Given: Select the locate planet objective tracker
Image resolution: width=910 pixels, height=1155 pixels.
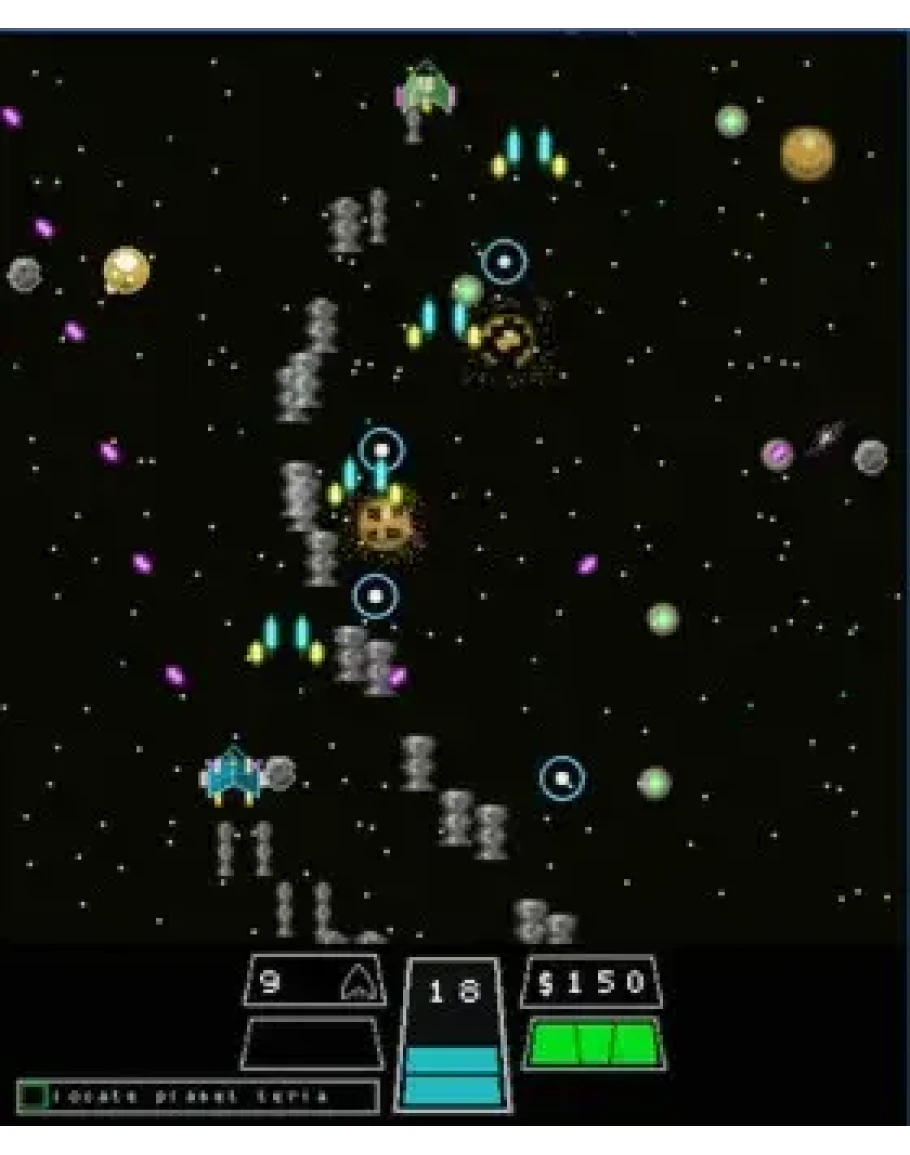Looking at the screenshot, I should (197, 1096).
